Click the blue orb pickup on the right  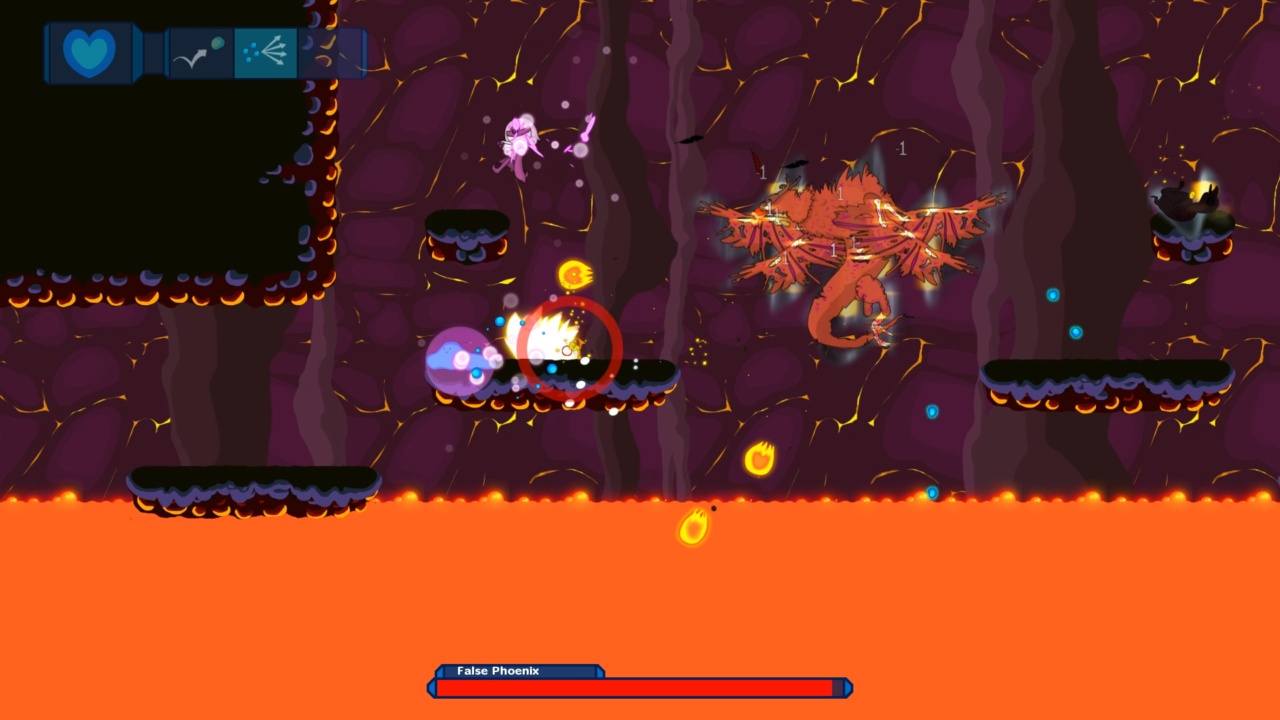tap(1052, 293)
